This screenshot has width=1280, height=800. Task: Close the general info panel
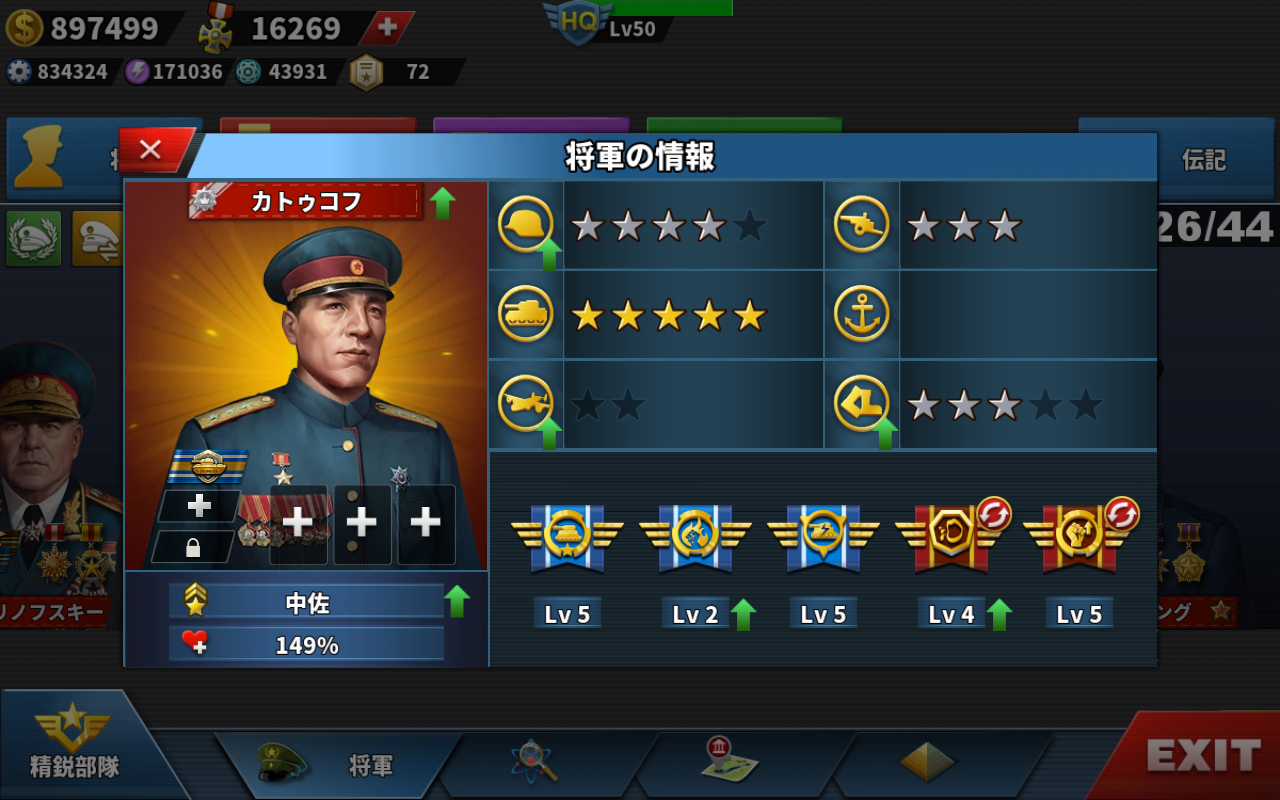click(152, 150)
